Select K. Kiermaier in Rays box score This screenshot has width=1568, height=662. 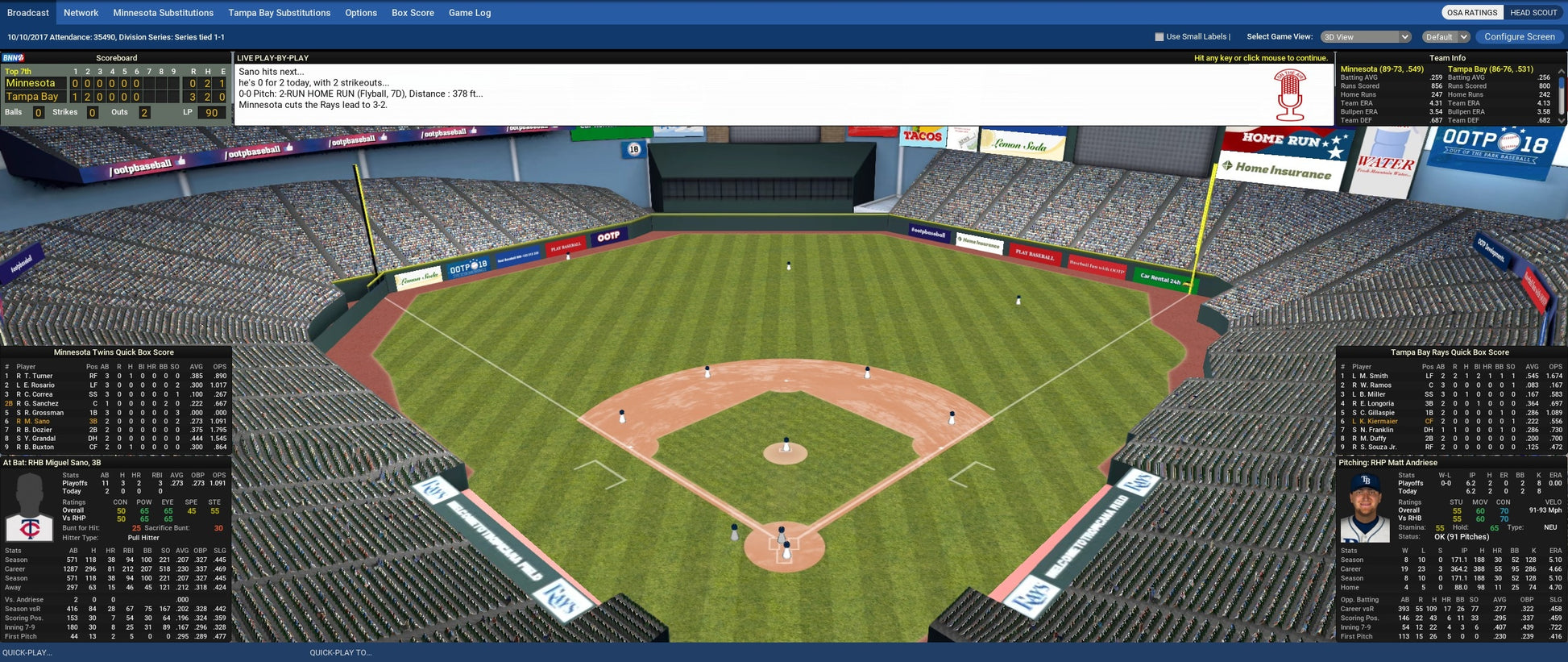1379,421
